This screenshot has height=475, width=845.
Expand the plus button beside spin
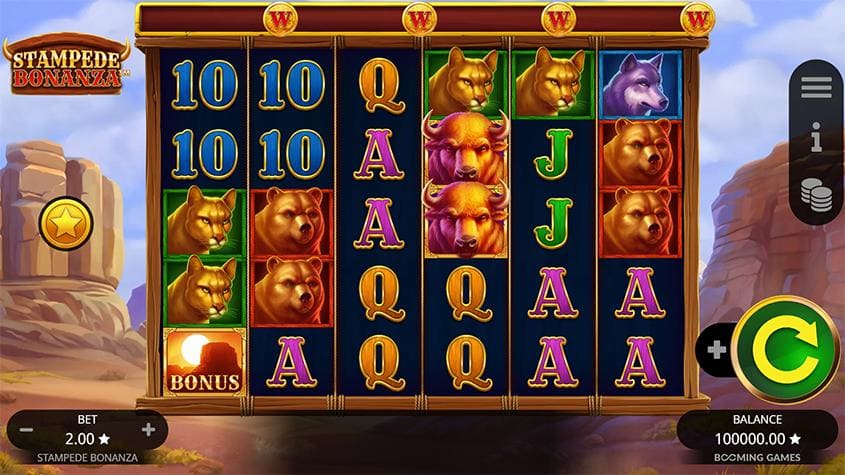coord(716,350)
